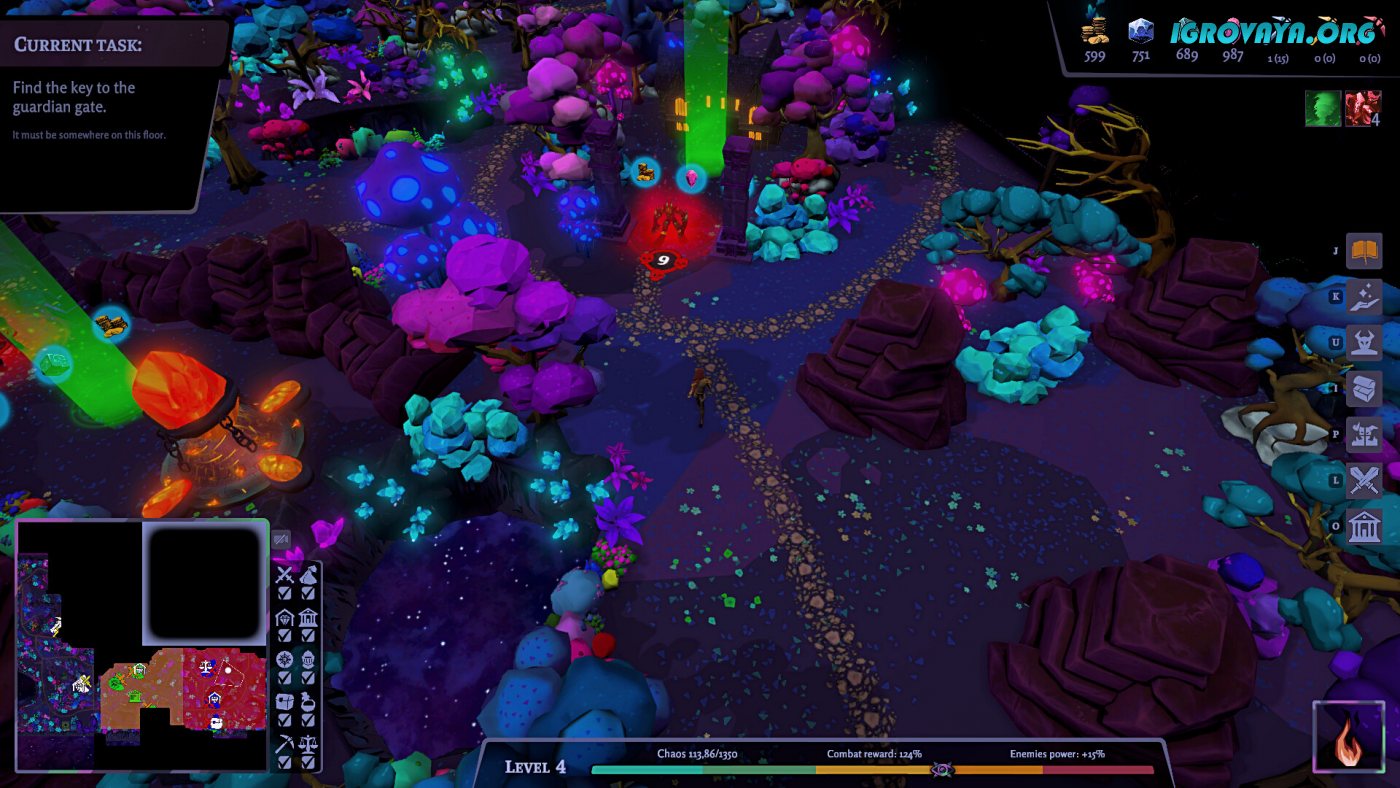The width and height of the screenshot is (1400, 788).
Task: Open the crossed swords army menu
Action: (x=1364, y=481)
